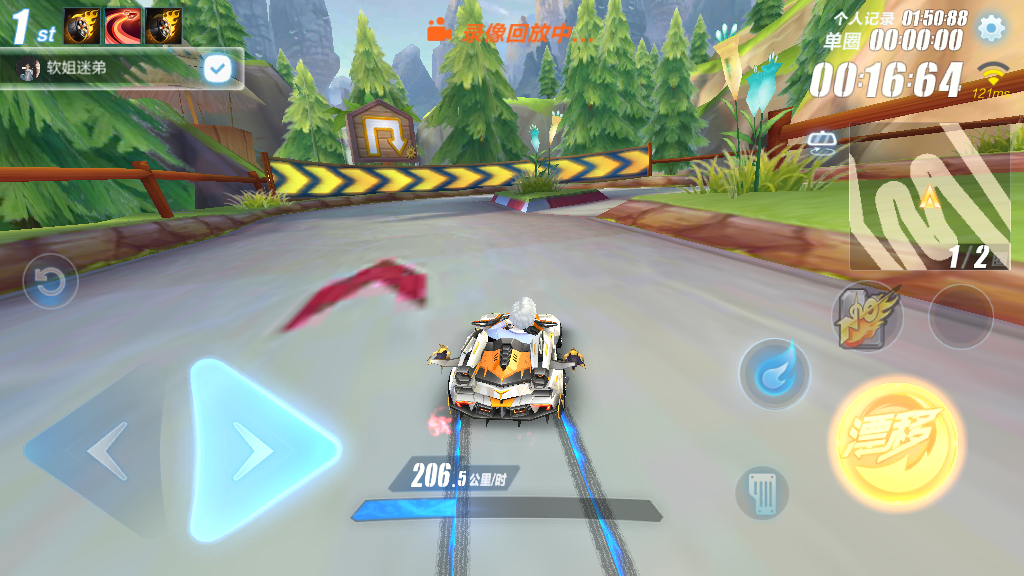Use the N2O item button
The image size is (1024, 576).
click(866, 317)
